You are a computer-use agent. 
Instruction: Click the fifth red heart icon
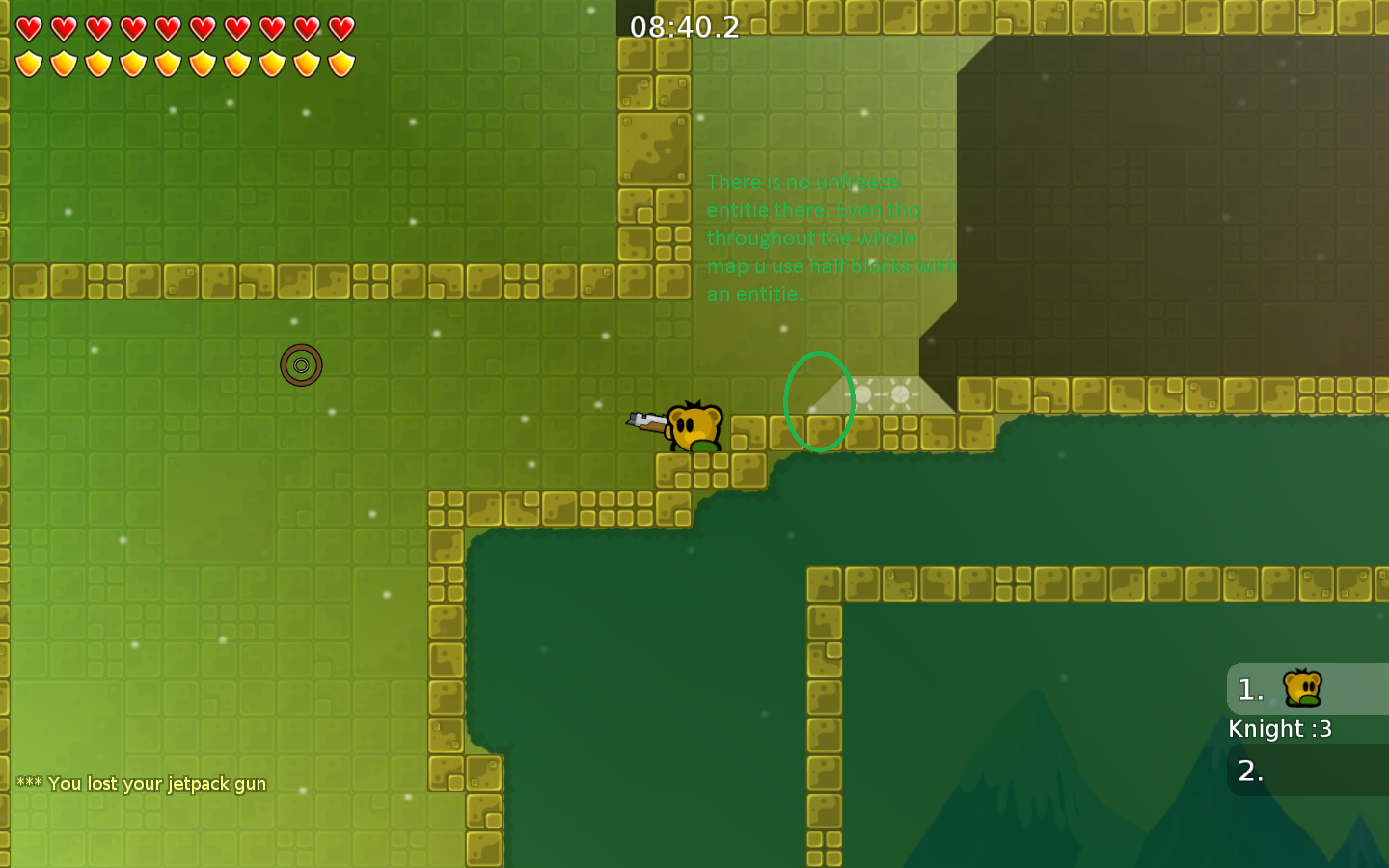(x=167, y=29)
